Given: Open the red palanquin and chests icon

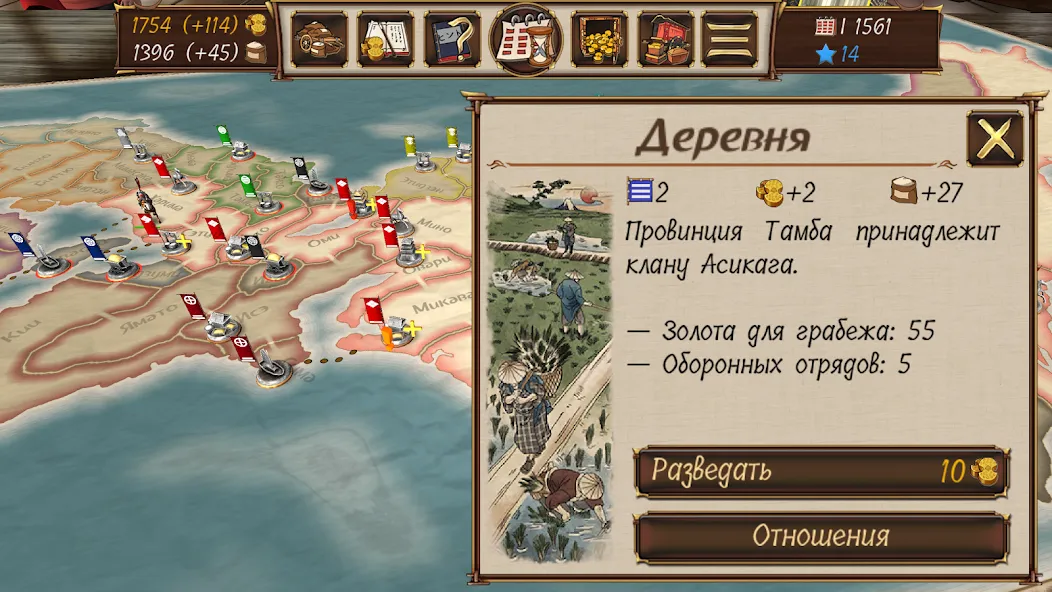Looking at the screenshot, I should [x=665, y=40].
